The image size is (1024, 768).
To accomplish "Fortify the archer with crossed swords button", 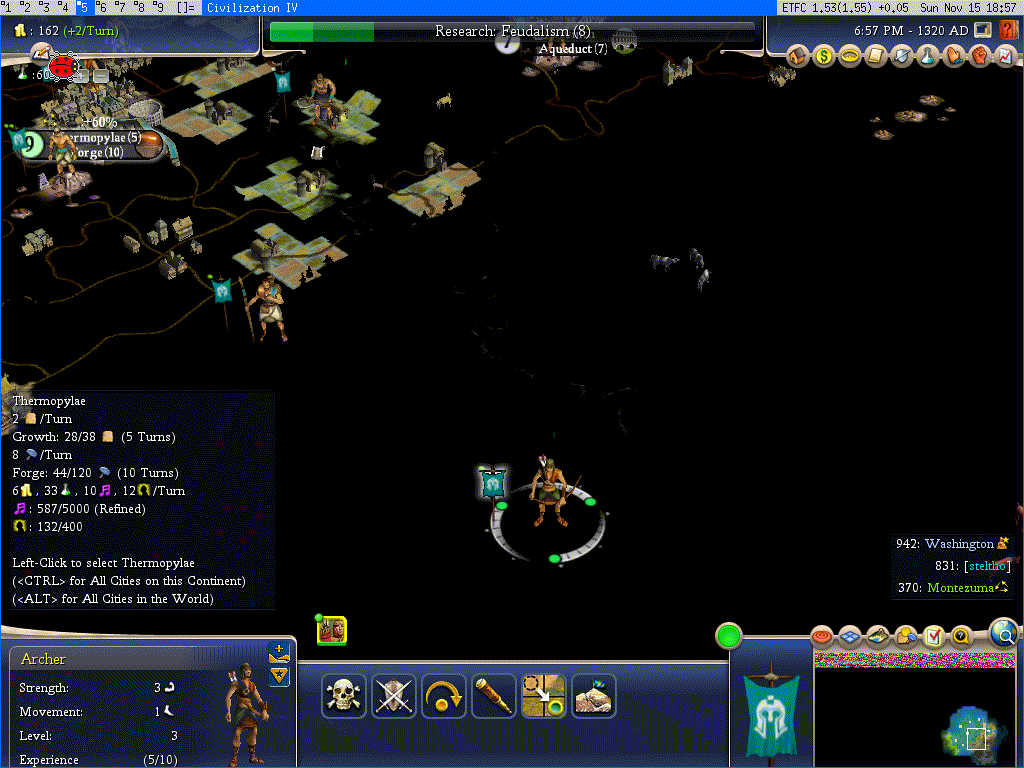I will click(394, 696).
